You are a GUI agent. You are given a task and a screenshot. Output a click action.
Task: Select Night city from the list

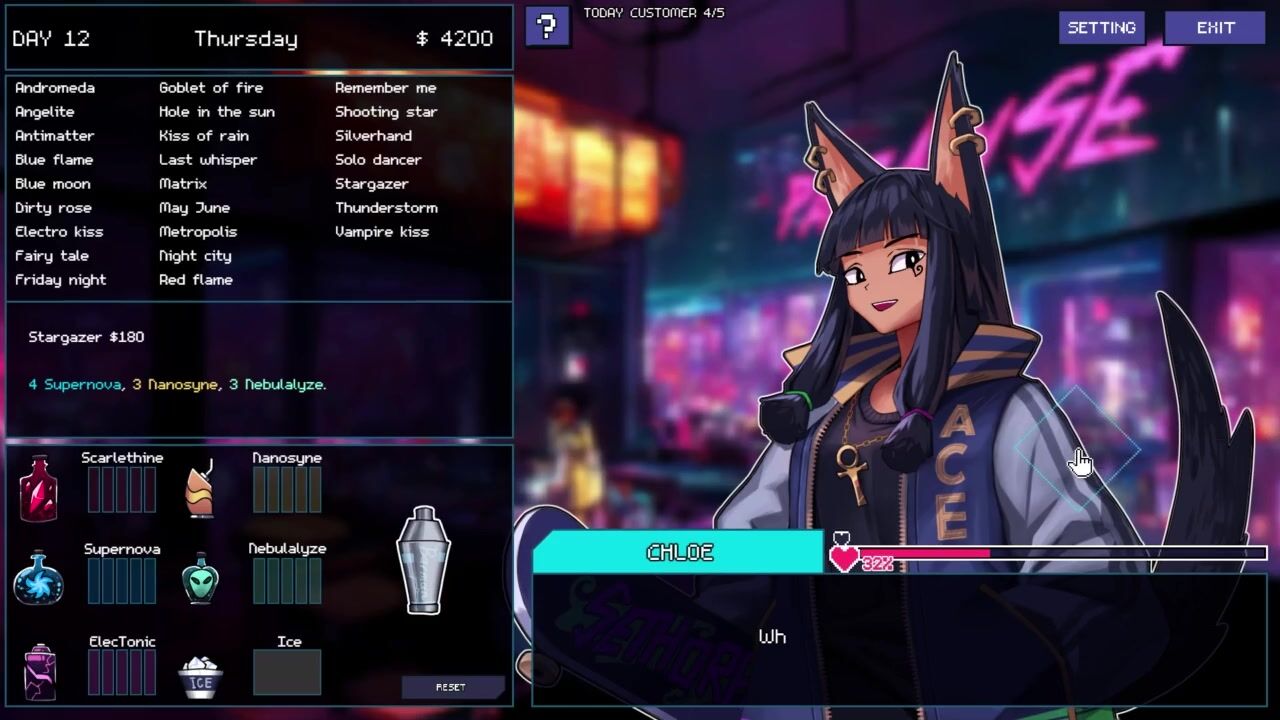pyautogui.click(x=195, y=256)
